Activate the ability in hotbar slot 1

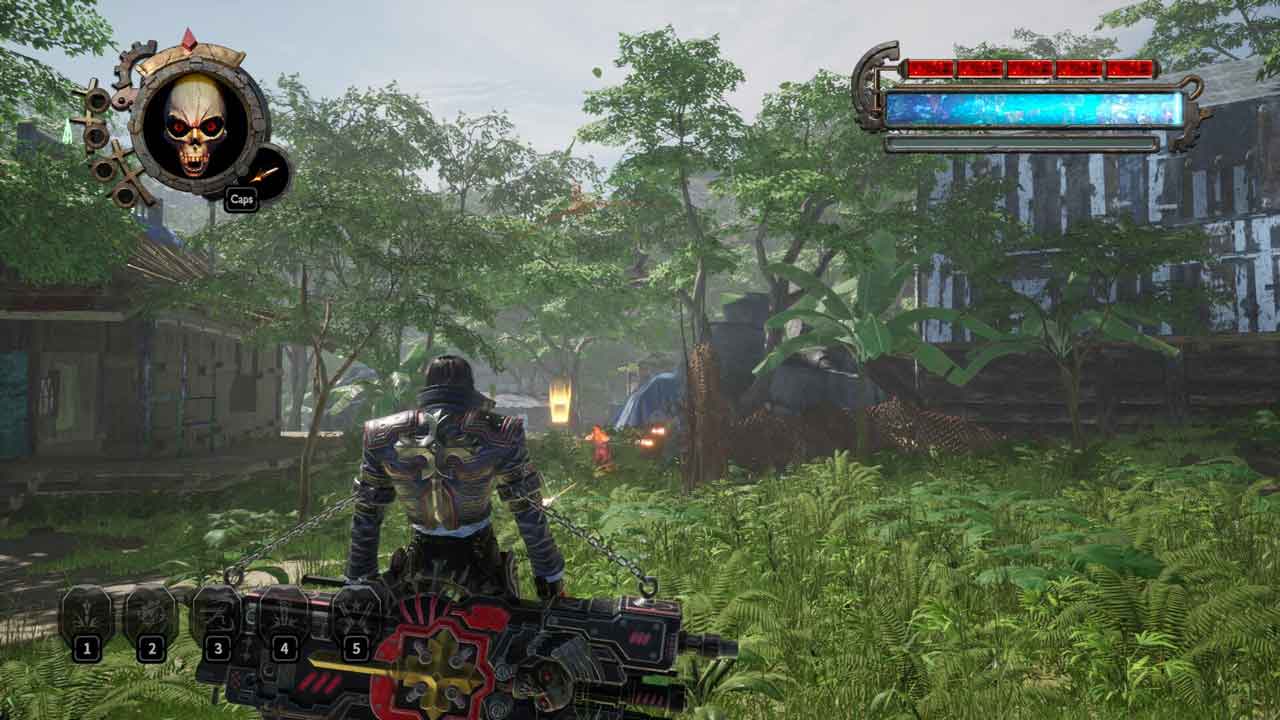coord(87,615)
